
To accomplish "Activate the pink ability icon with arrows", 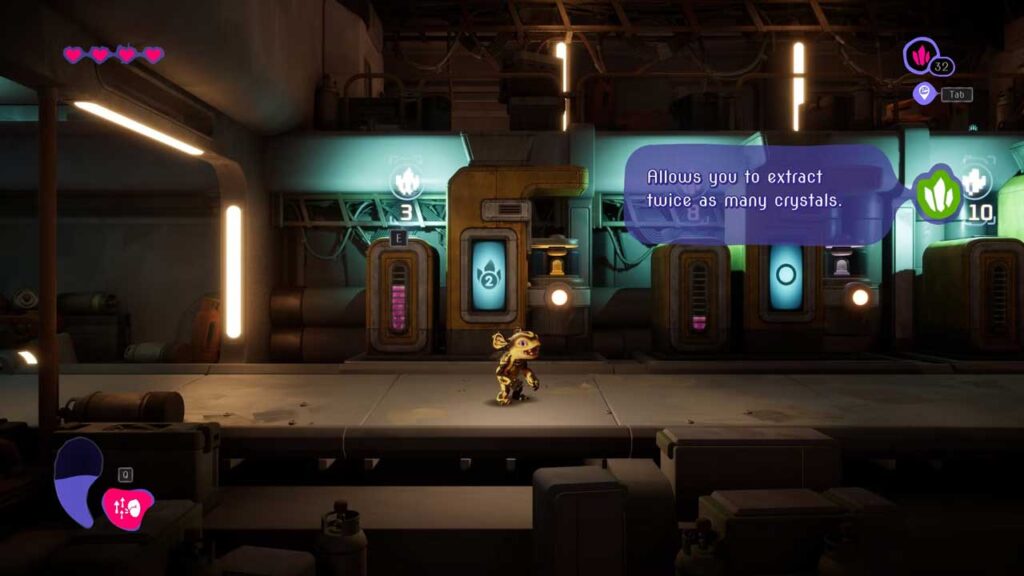I will click(128, 506).
